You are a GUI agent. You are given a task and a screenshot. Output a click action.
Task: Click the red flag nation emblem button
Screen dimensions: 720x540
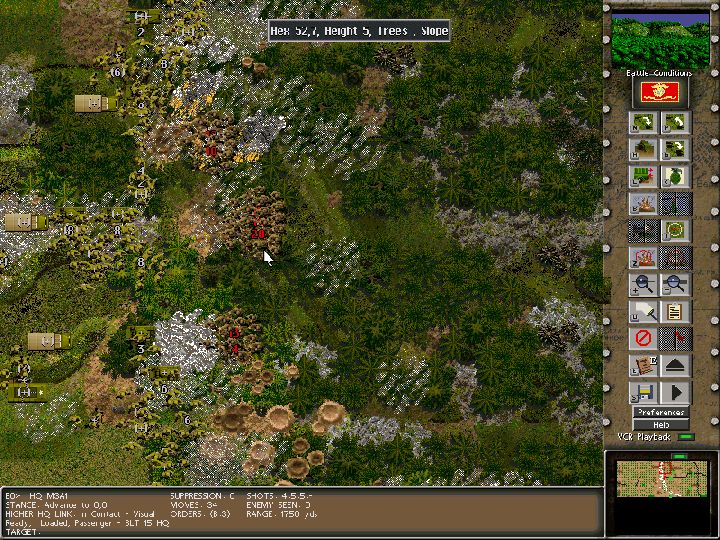click(x=660, y=93)
